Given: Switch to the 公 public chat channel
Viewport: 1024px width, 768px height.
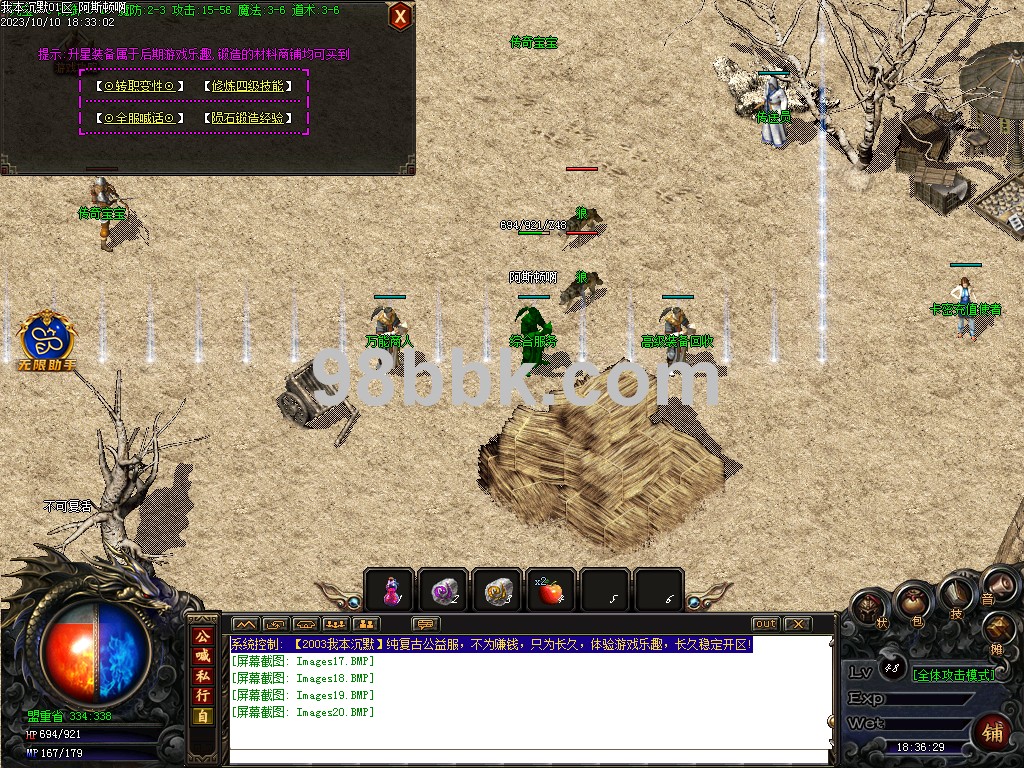Looking at the screenshot, I should pos(202,636).
